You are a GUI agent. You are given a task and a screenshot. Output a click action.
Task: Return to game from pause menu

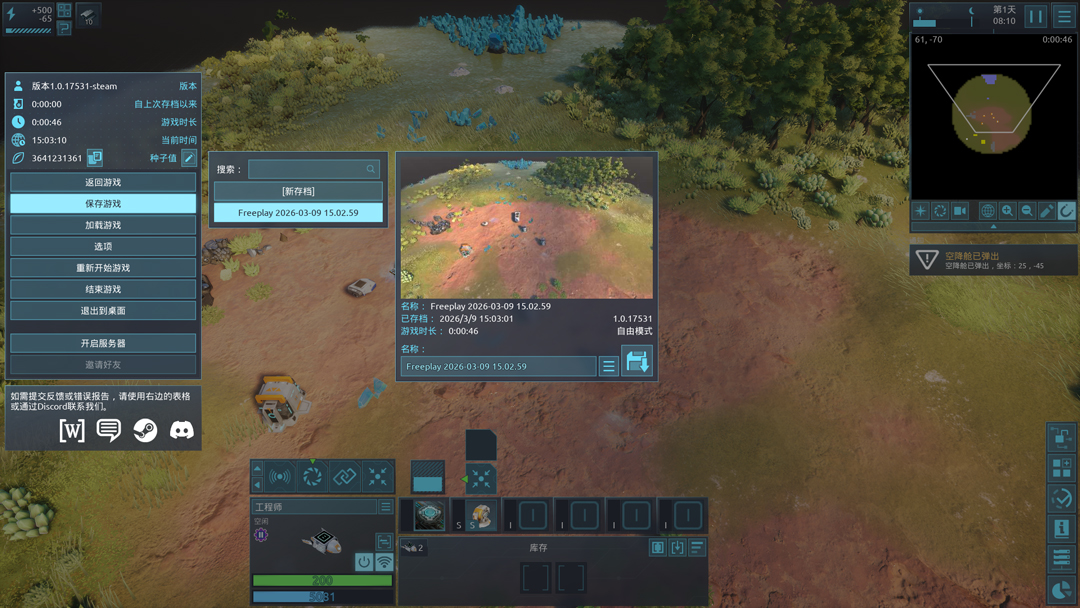[x=103, y=182]
